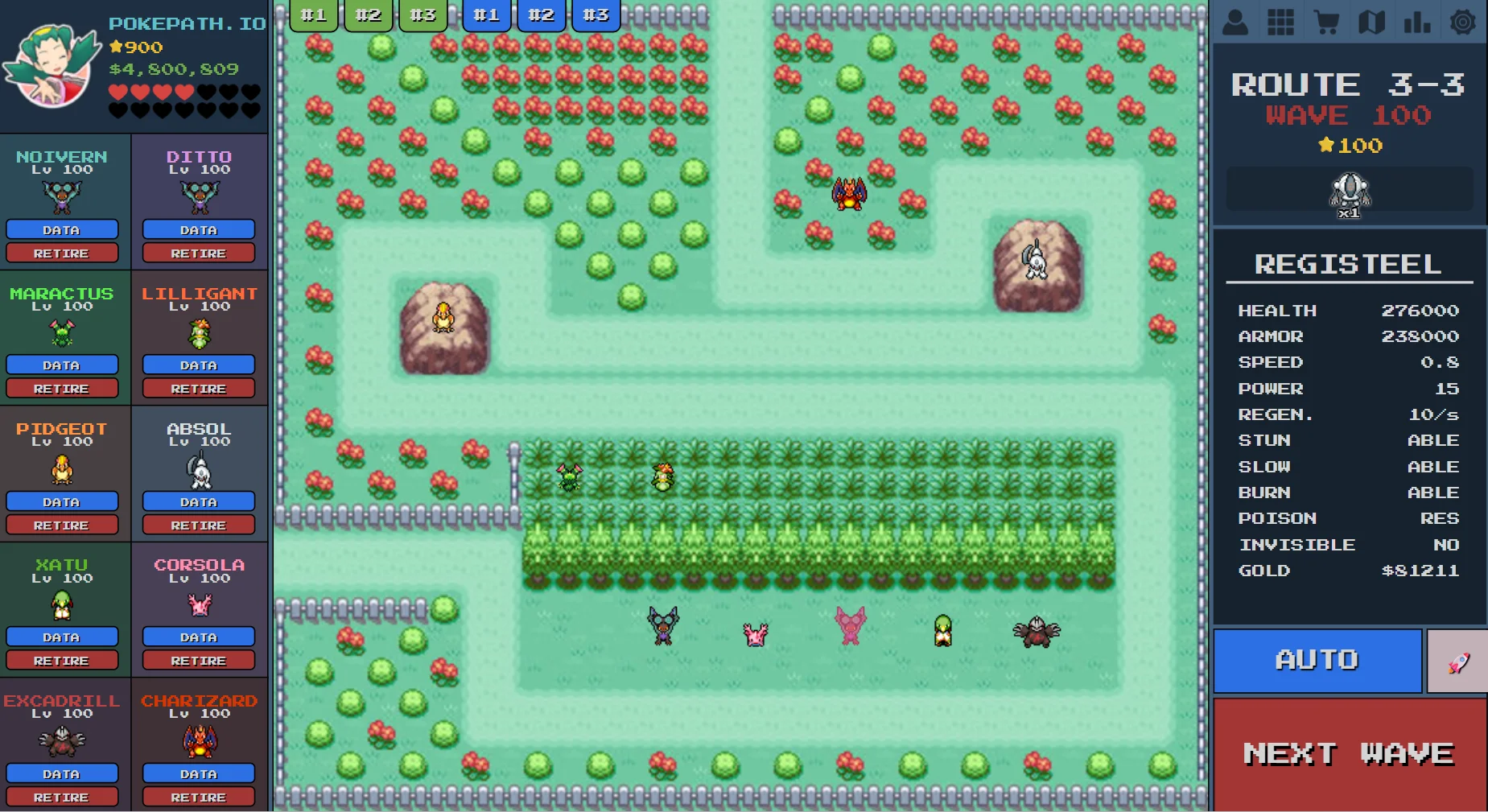Retire Charizard from the team
Screen dimensions: 1488x812
tap(198, 797)
